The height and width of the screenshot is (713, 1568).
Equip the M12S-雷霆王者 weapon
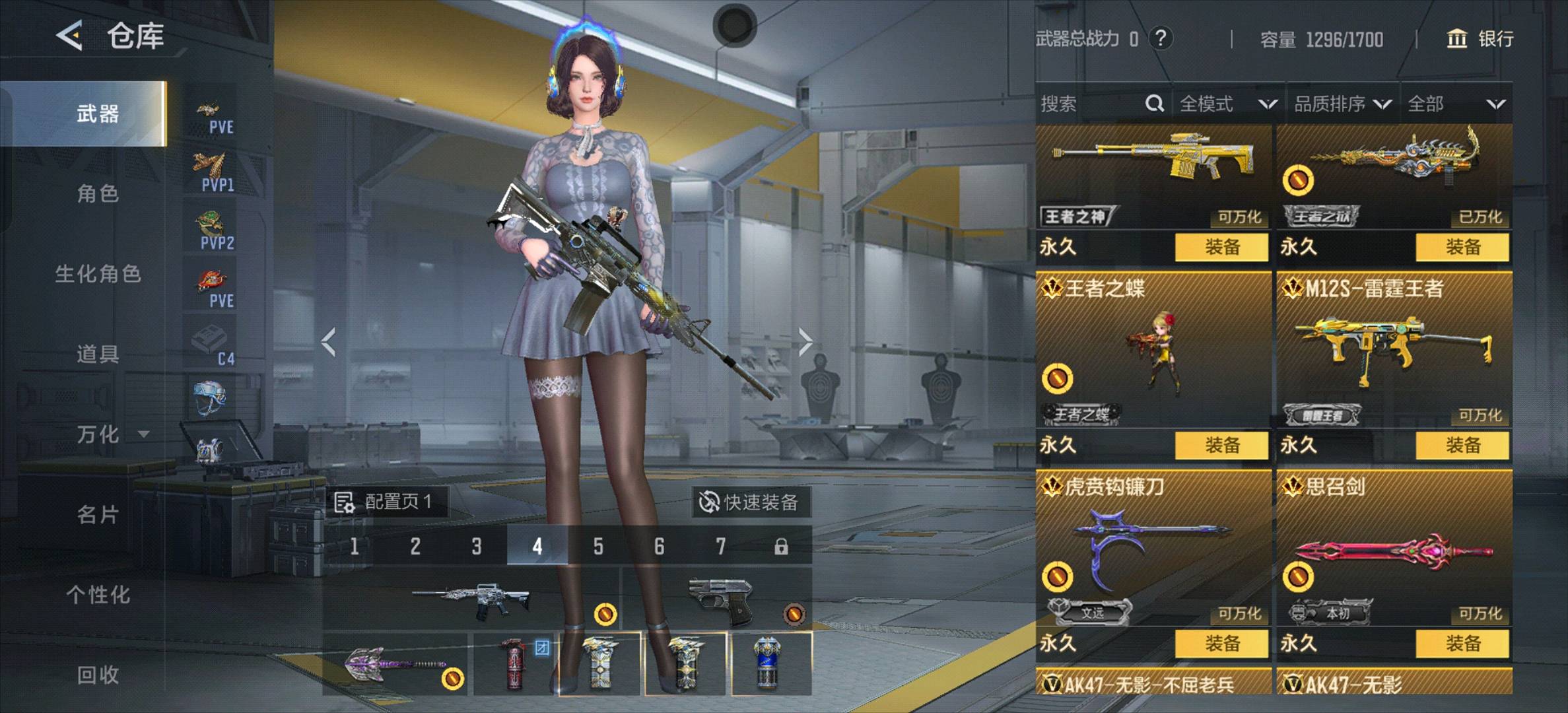1462,445
